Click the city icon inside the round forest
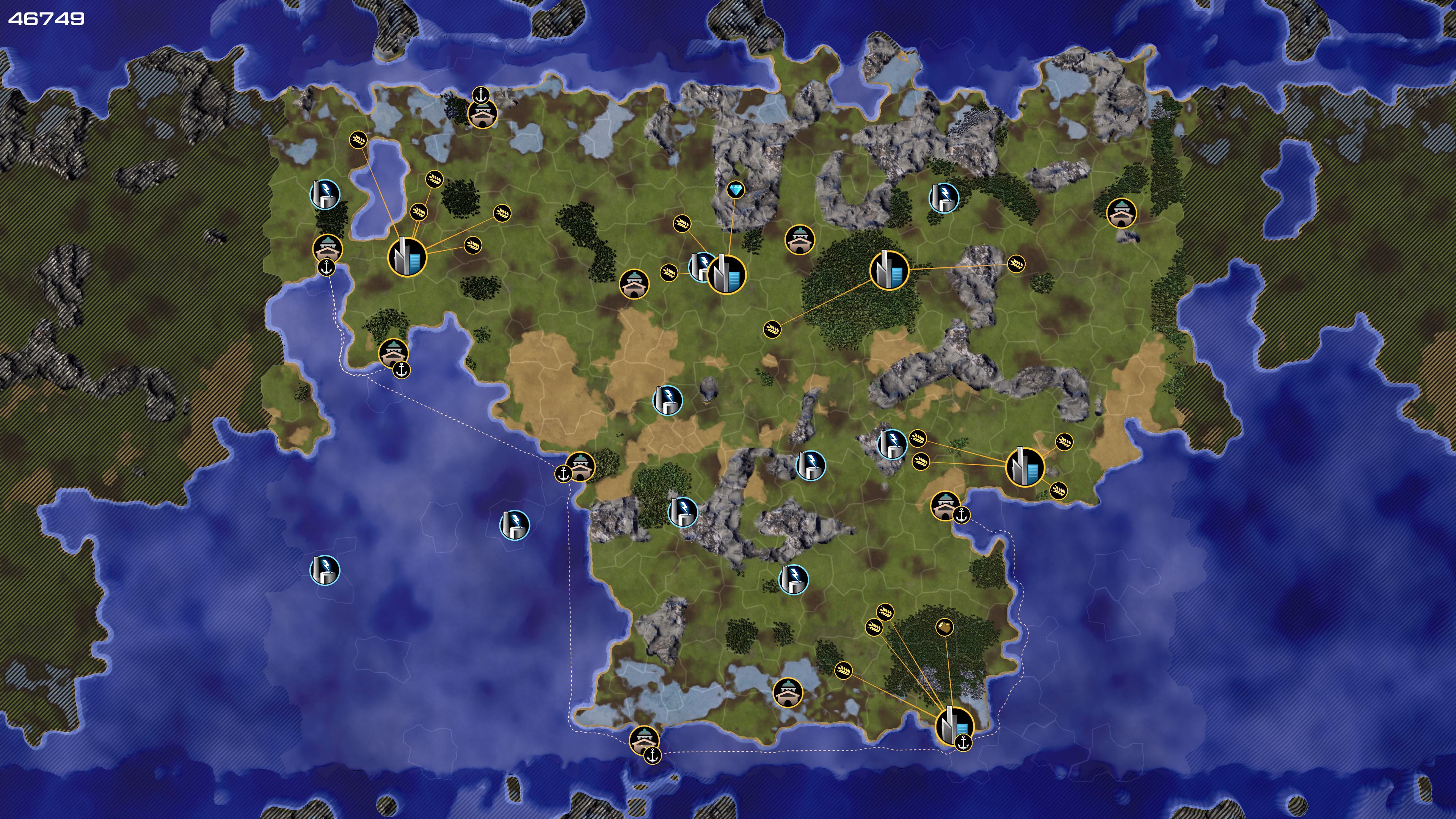The height and width of the screenshot is (819, 1456). [x=889, y=270]
